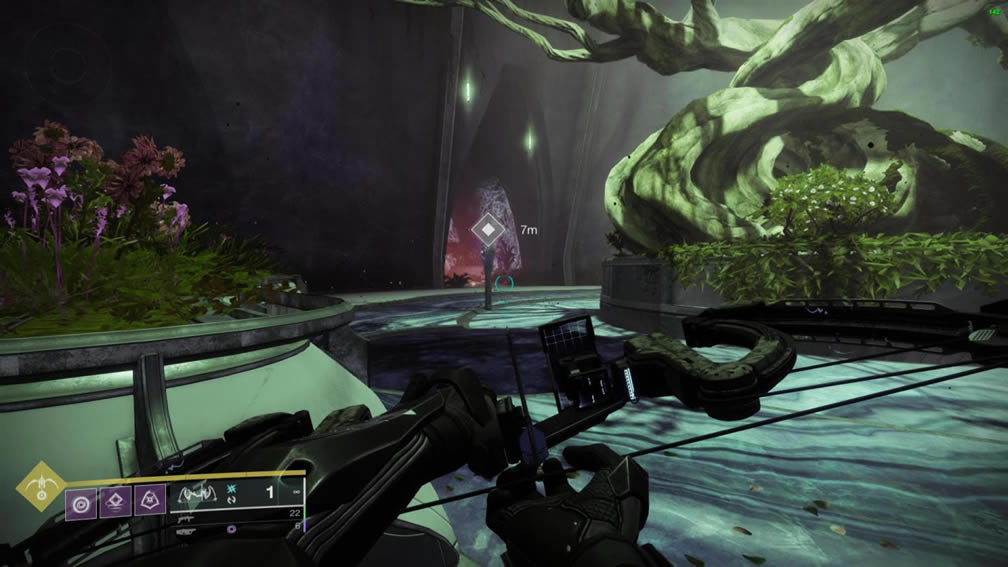This screenshot has height=567, width=1008.
Task: Click the diamond objective waypoint marker
Action: [x=487, y=231]
